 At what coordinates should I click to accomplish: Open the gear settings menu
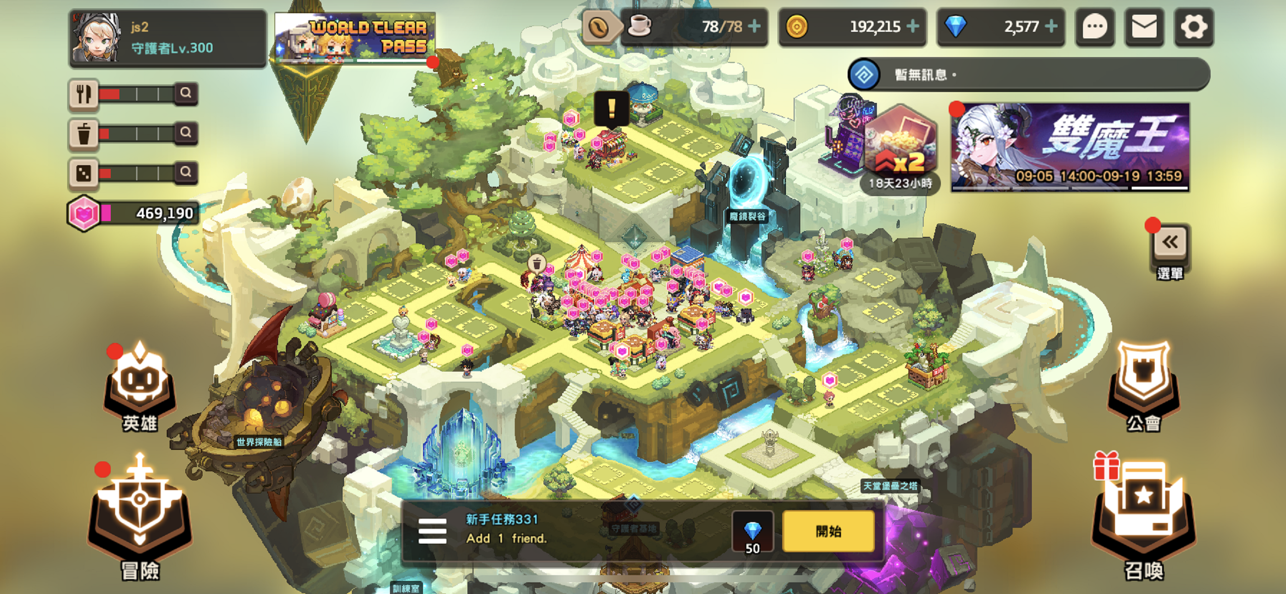tap(1193, 27)
